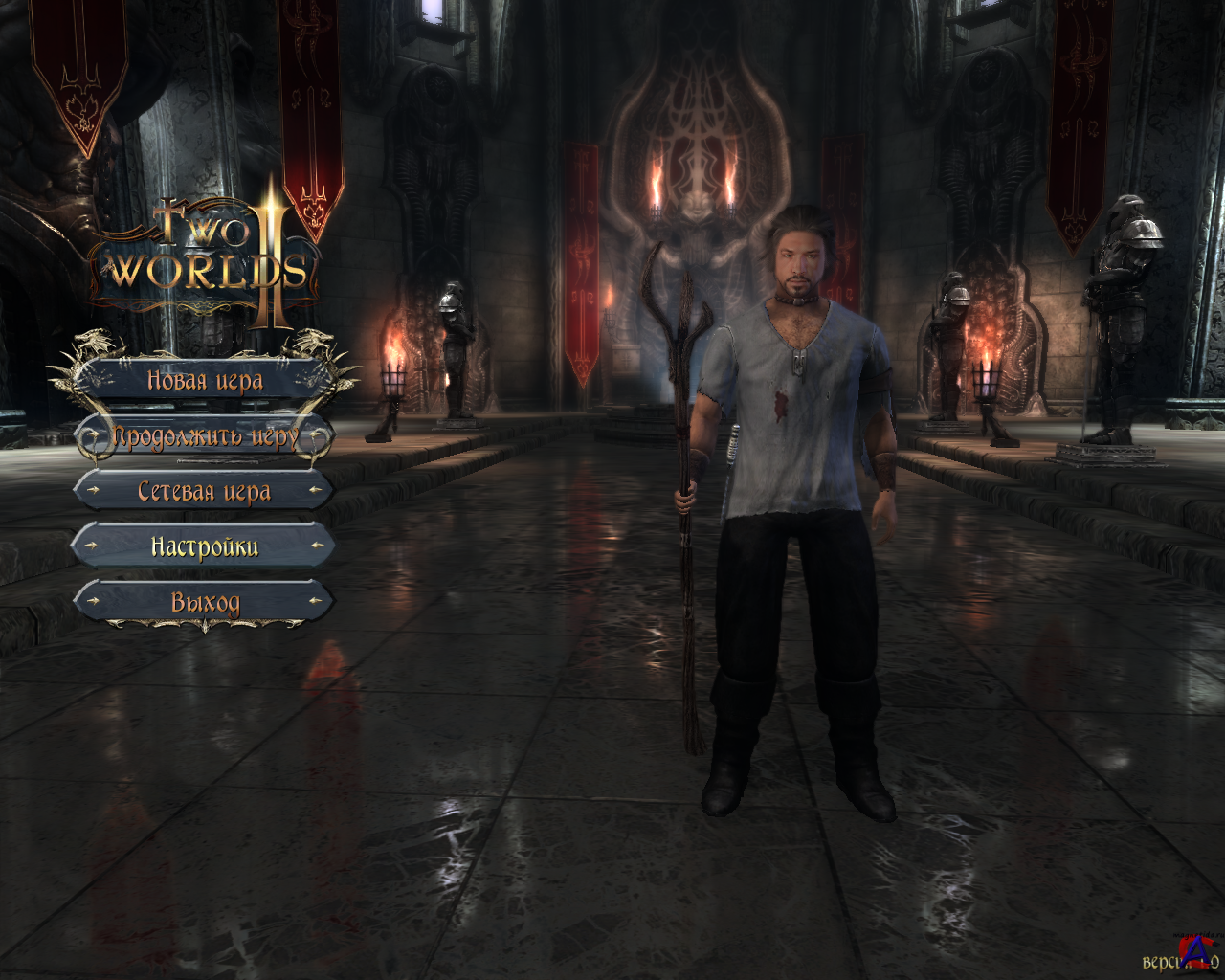Open the Настройки settings menu
Screen dimensions: 1225x980
tap(204, 547)
